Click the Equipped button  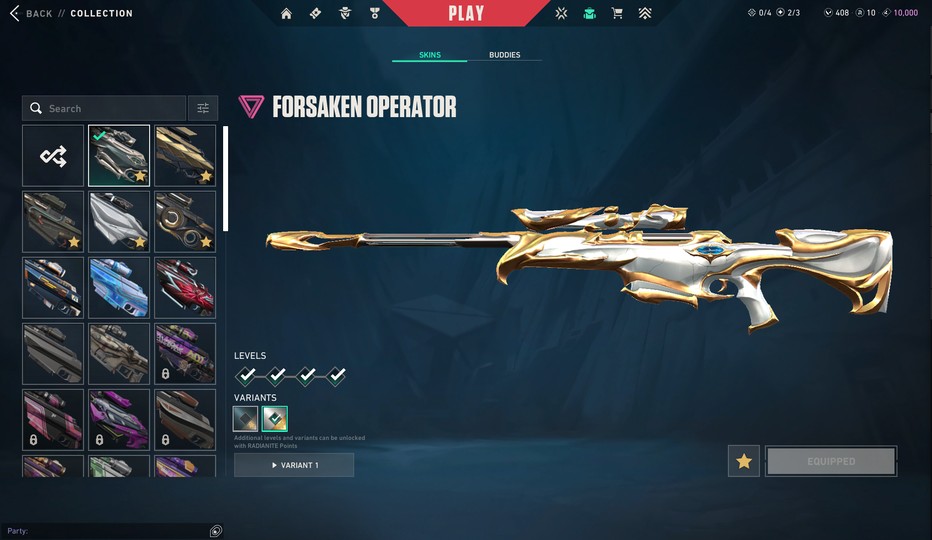(831, 461)
